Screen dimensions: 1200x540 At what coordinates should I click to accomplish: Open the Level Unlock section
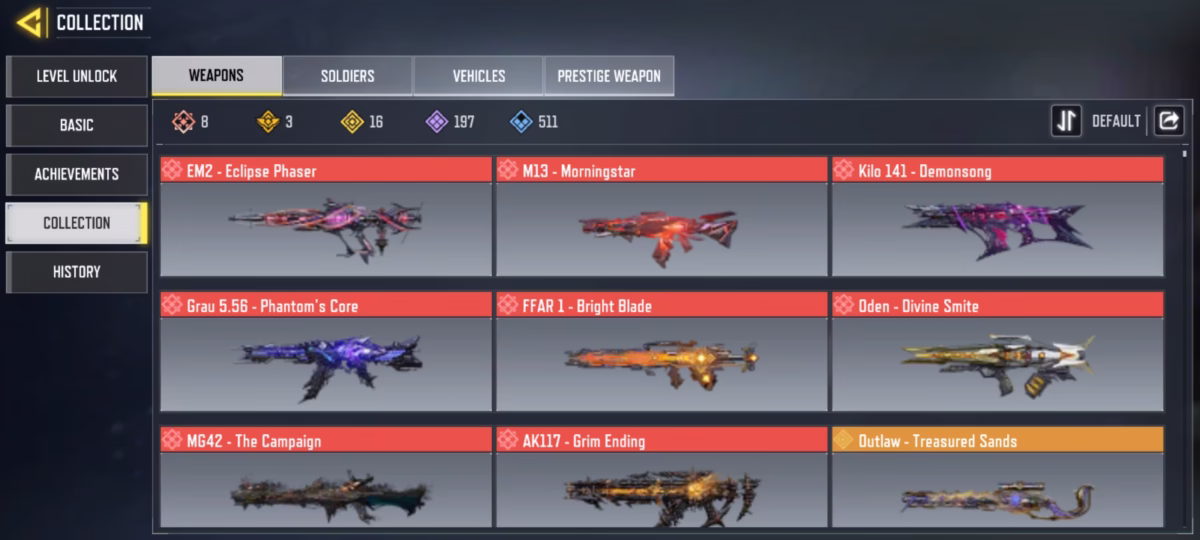[x=76, y=76]
